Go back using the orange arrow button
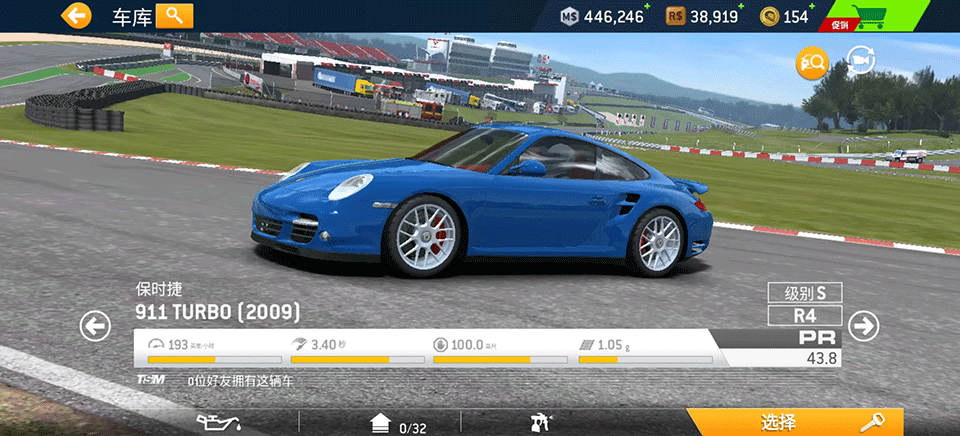960x436 pixels. [x=75, y=15]
